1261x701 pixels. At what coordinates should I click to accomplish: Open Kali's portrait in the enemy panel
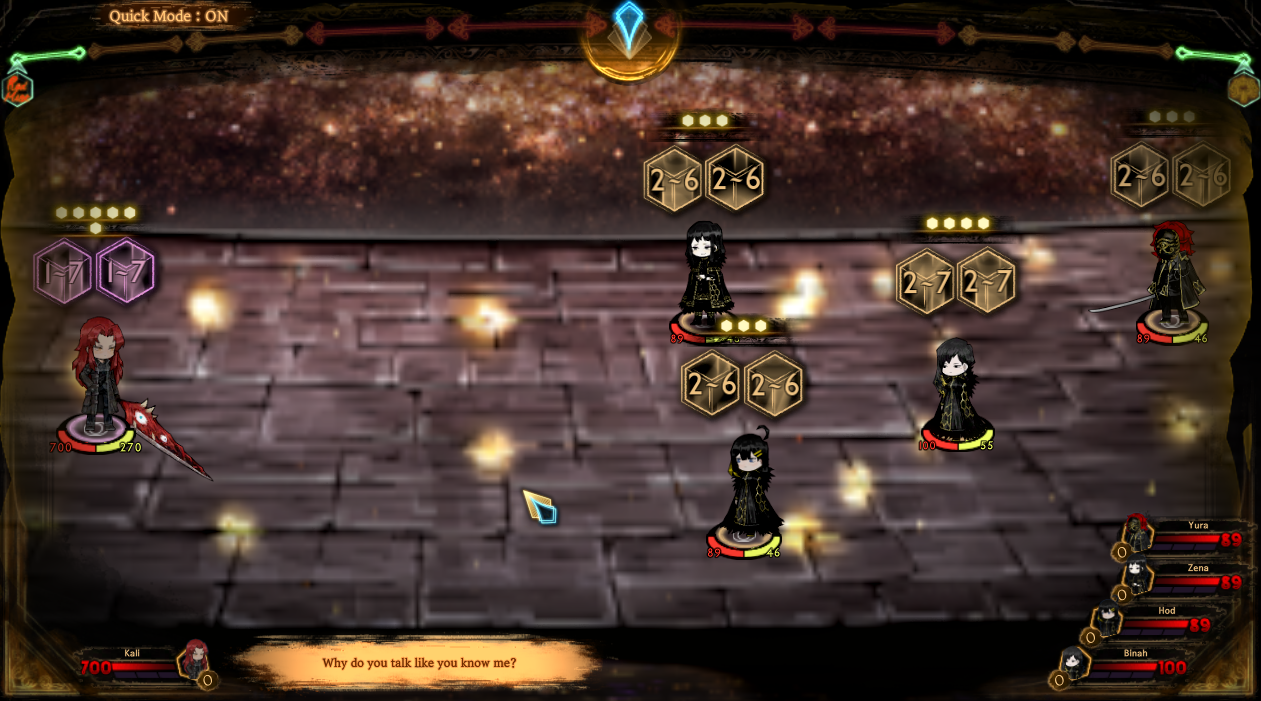(x=195, y=660)
